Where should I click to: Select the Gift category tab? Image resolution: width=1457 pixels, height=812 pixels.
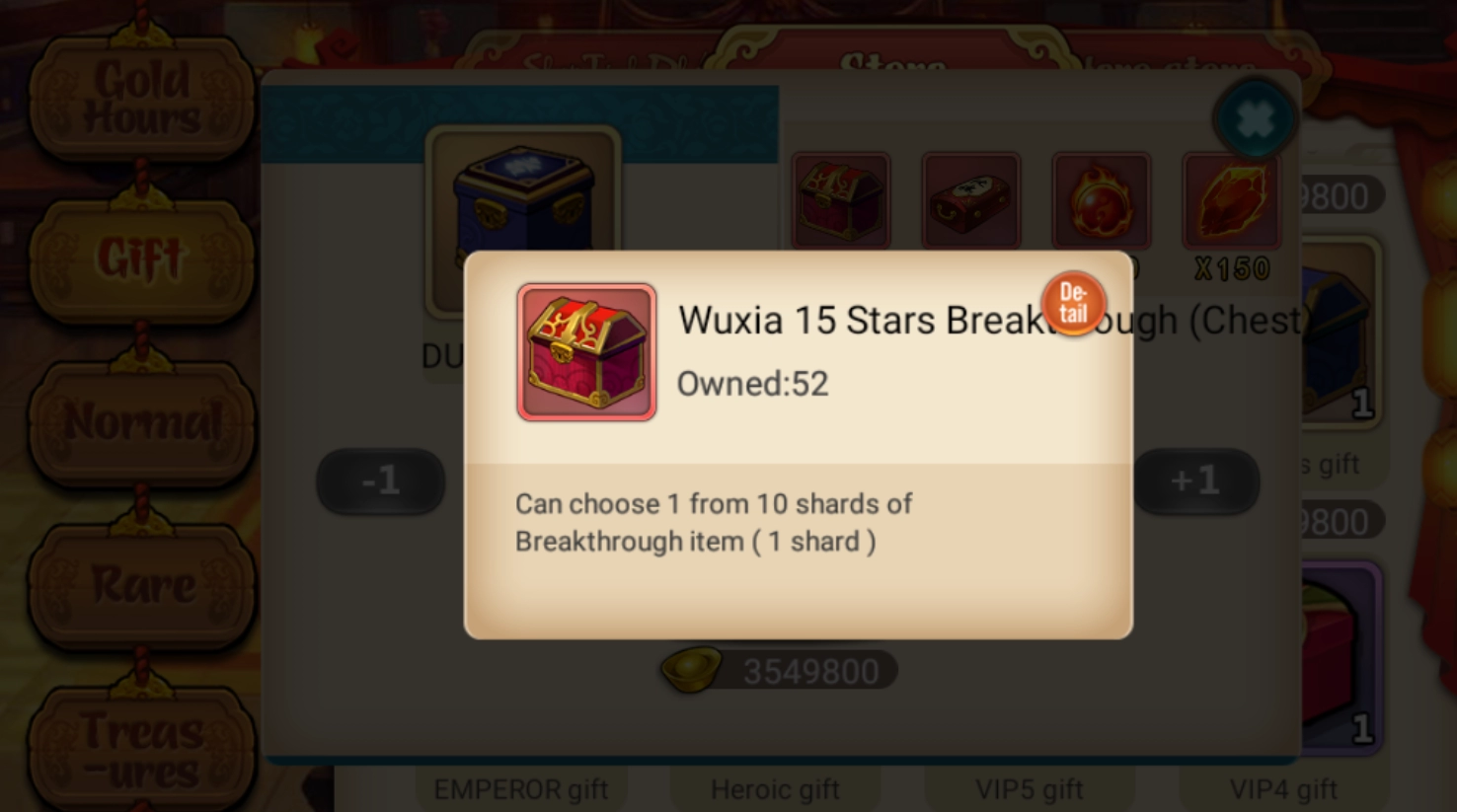[142, 259]
